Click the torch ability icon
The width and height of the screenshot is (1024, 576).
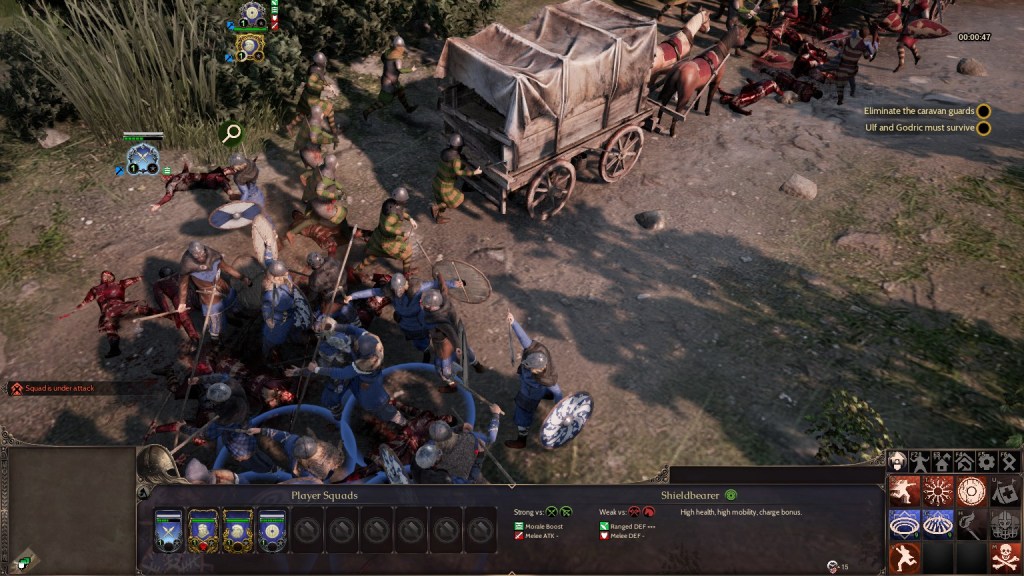point(971,524)
